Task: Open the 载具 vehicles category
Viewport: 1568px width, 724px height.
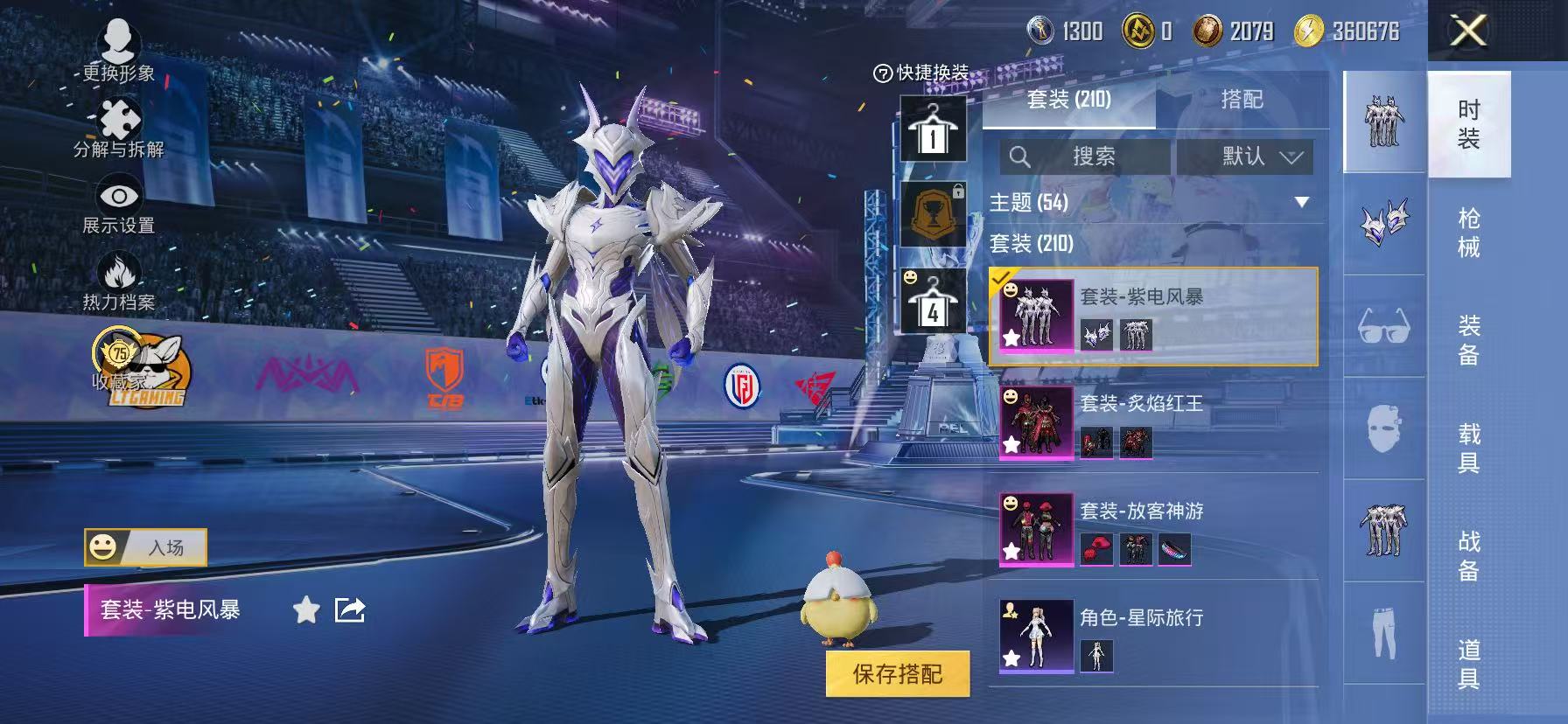Action: [x=1469, y=448]
